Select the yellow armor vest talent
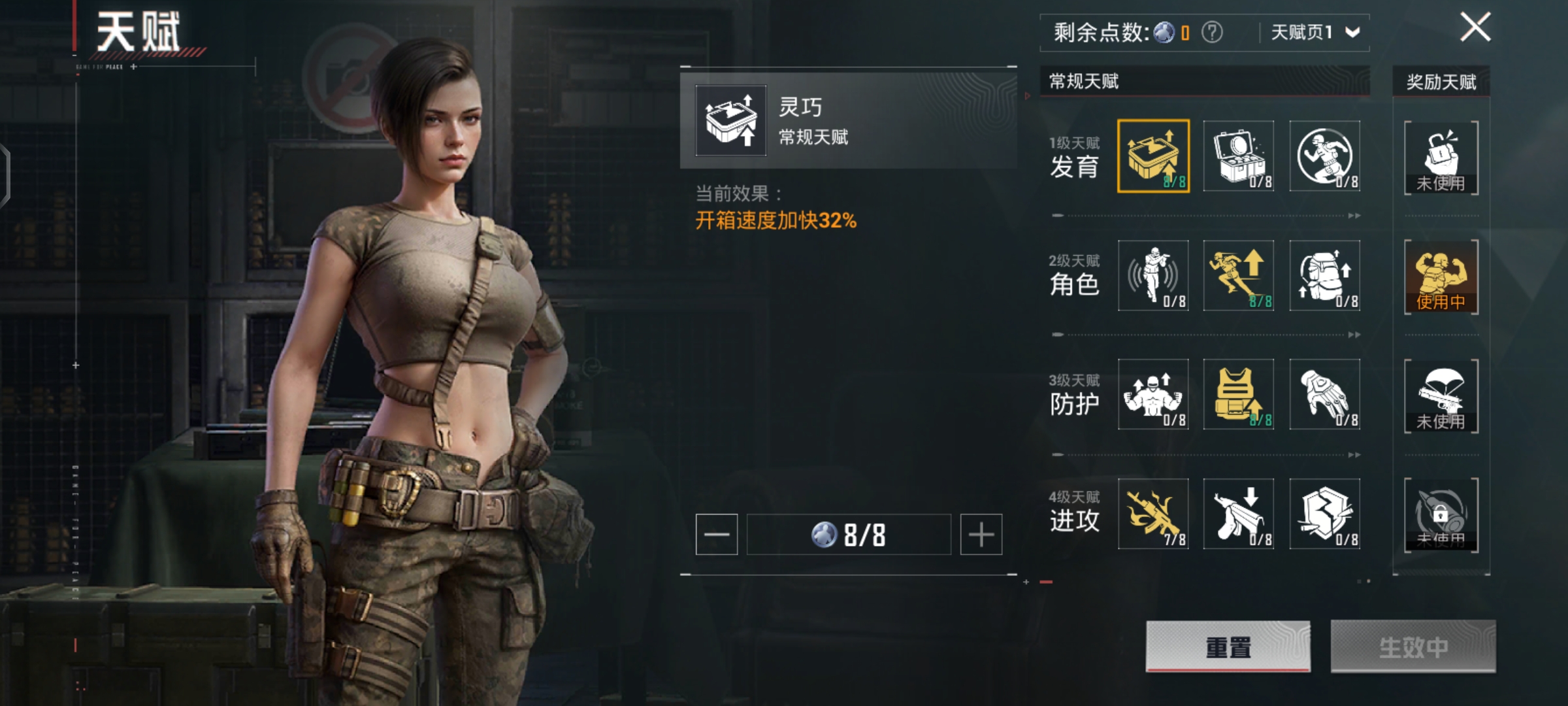The width and height of the screenshot is (1568, 706). [x=1239, y=394]
